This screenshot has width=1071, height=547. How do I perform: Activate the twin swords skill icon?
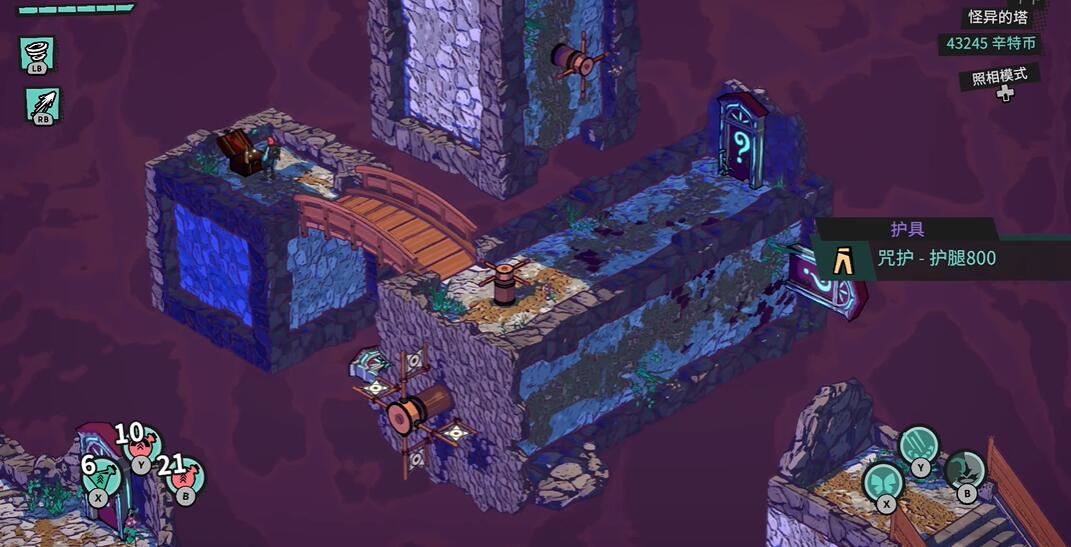pos(918,445)
